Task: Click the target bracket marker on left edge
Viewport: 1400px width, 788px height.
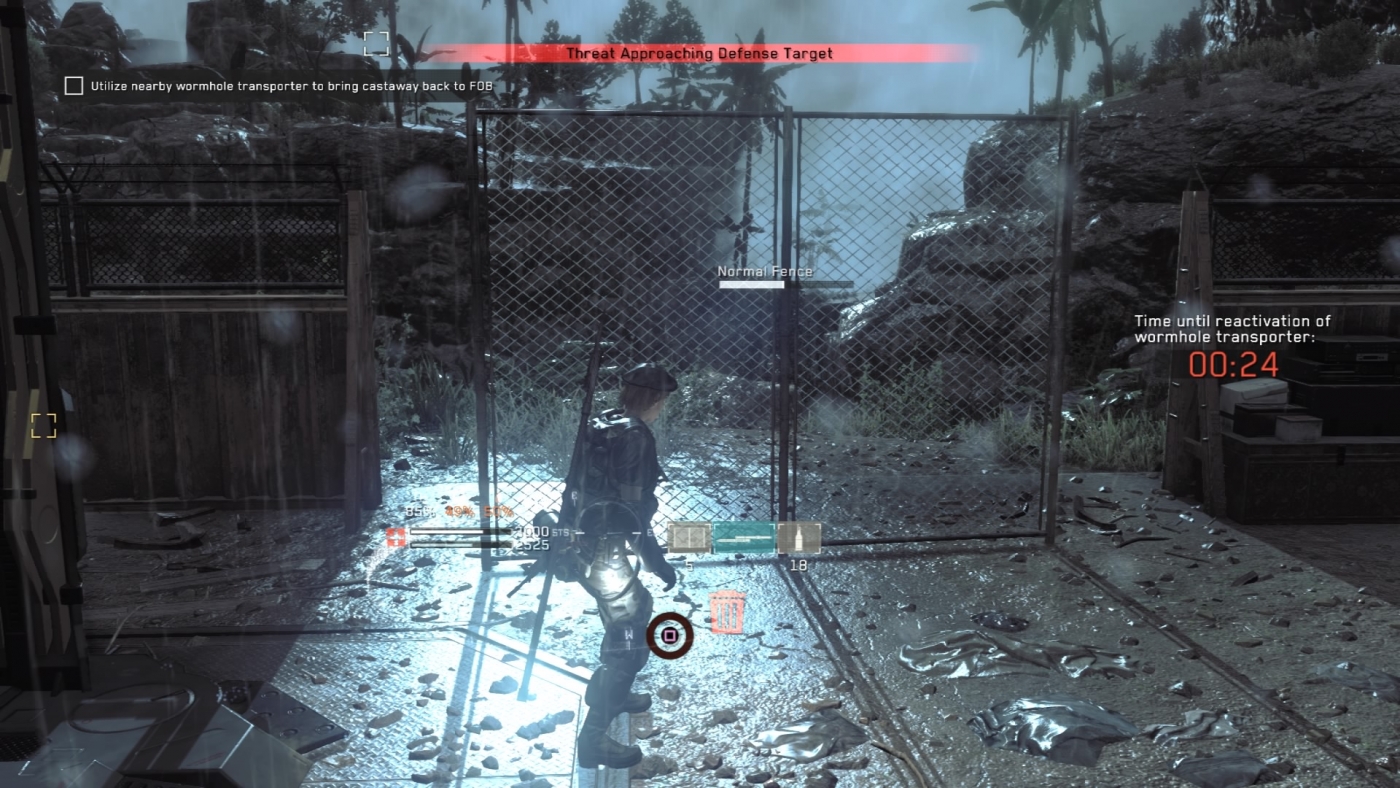Action: (42, 425)
